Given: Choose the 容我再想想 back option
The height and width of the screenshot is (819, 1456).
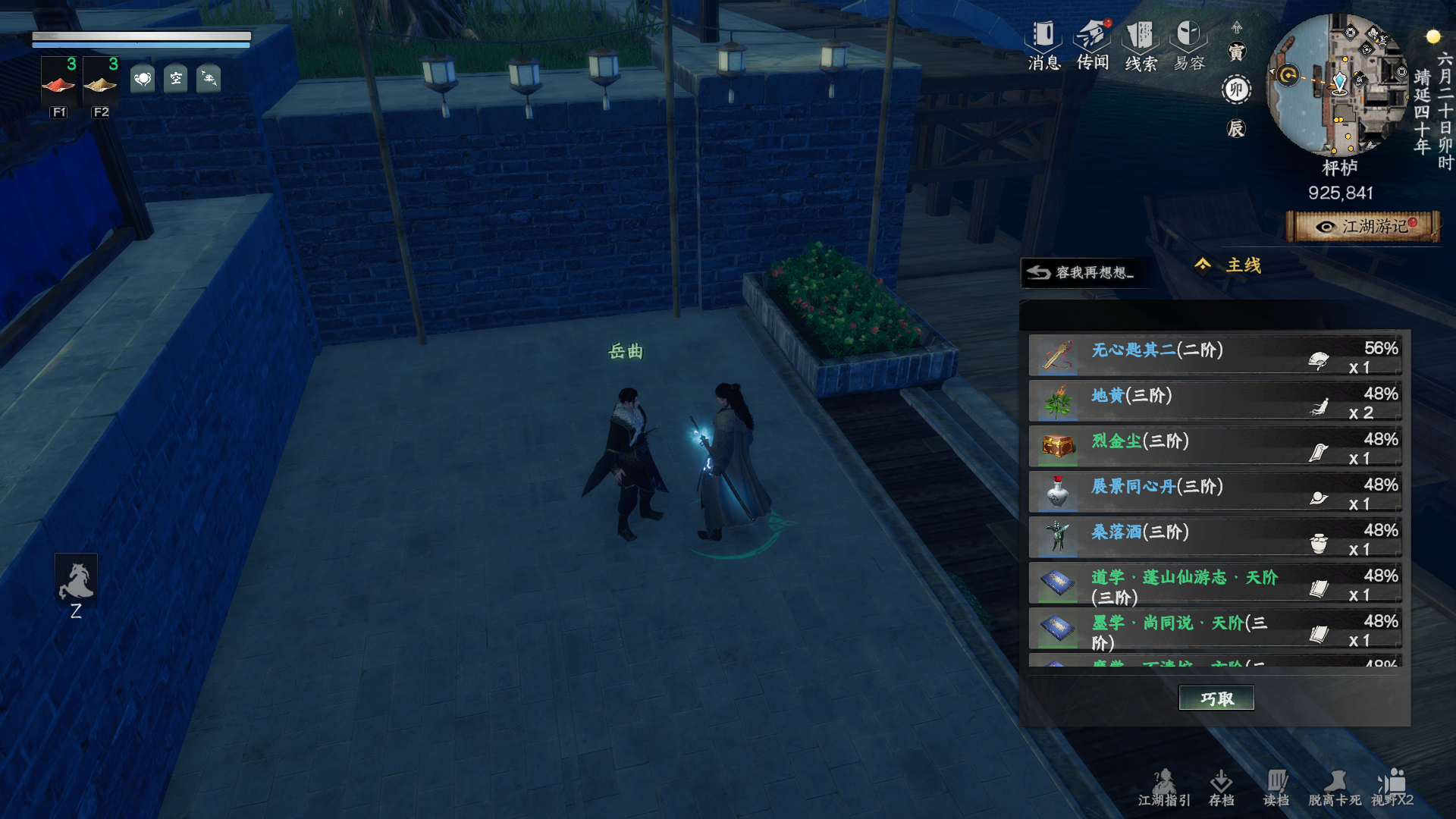Looking at the screenshot, I should pos(1082,272).
